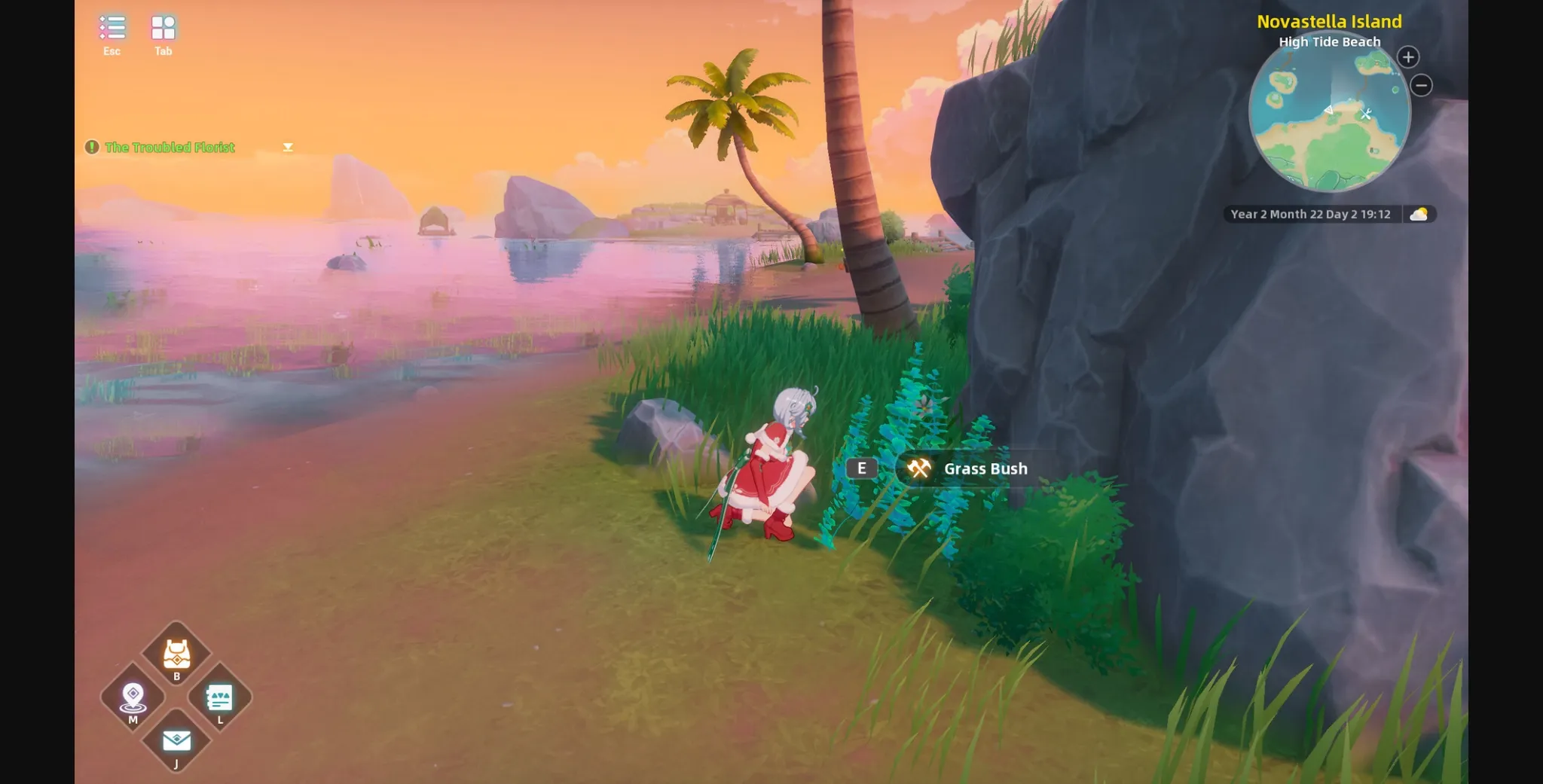Zoom out the minimap with the minus button
Image resolution: width=1543 pixels, height=784 pixels.
pos(1422,86)
